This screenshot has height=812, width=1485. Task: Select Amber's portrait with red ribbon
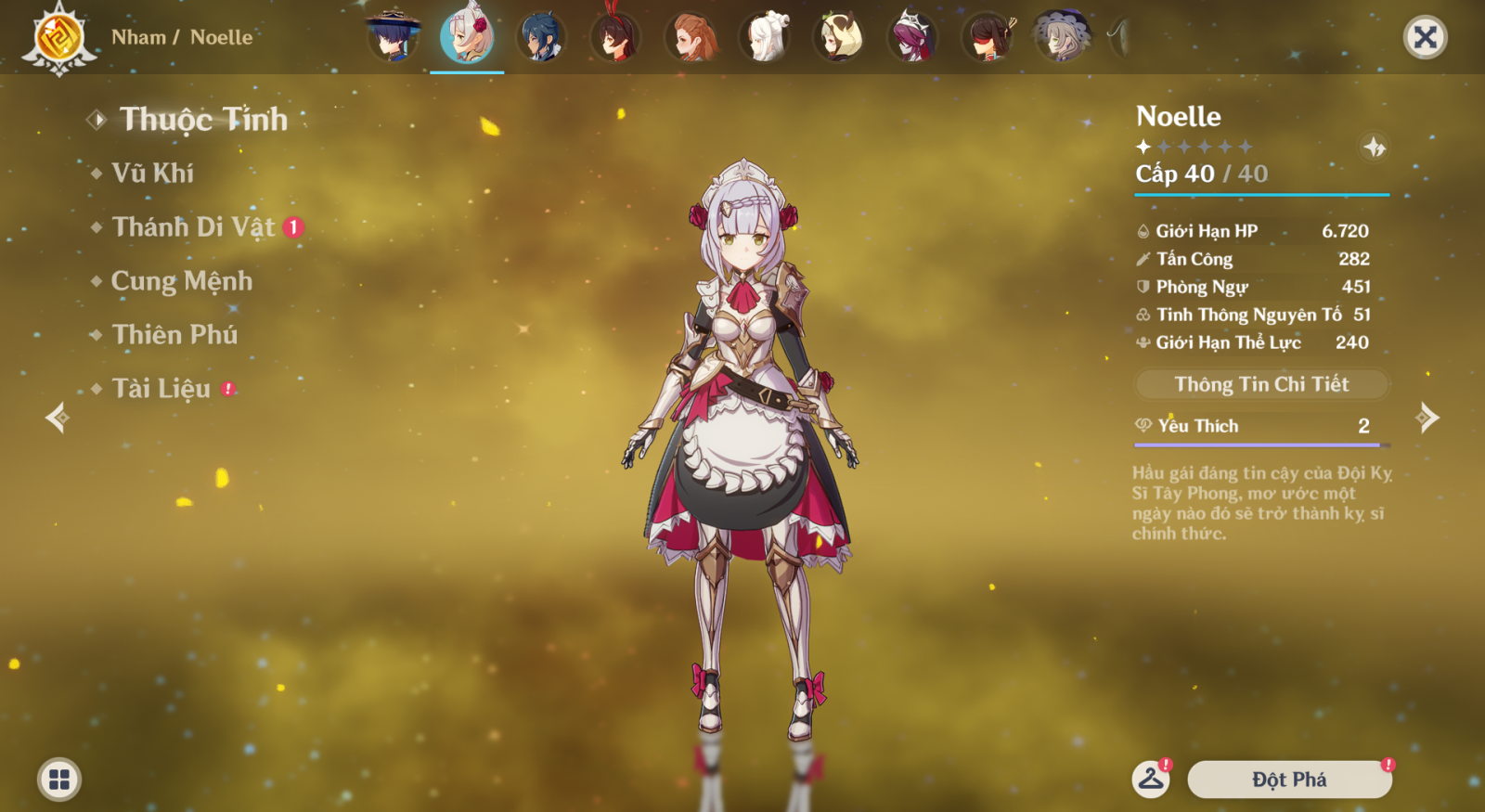pos(615,37)
